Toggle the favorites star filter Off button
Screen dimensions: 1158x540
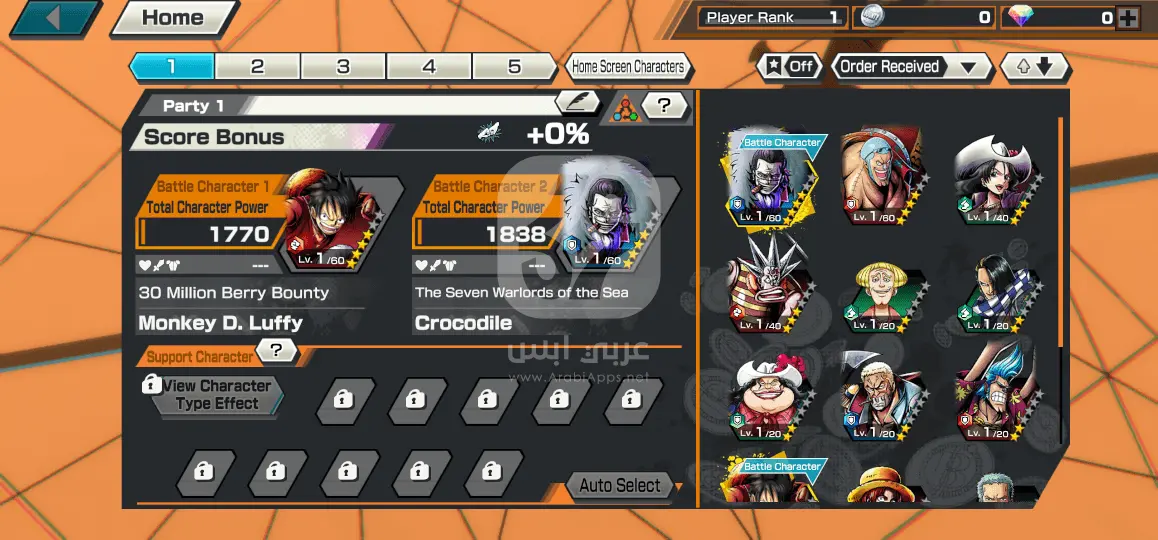pos(789,67)
